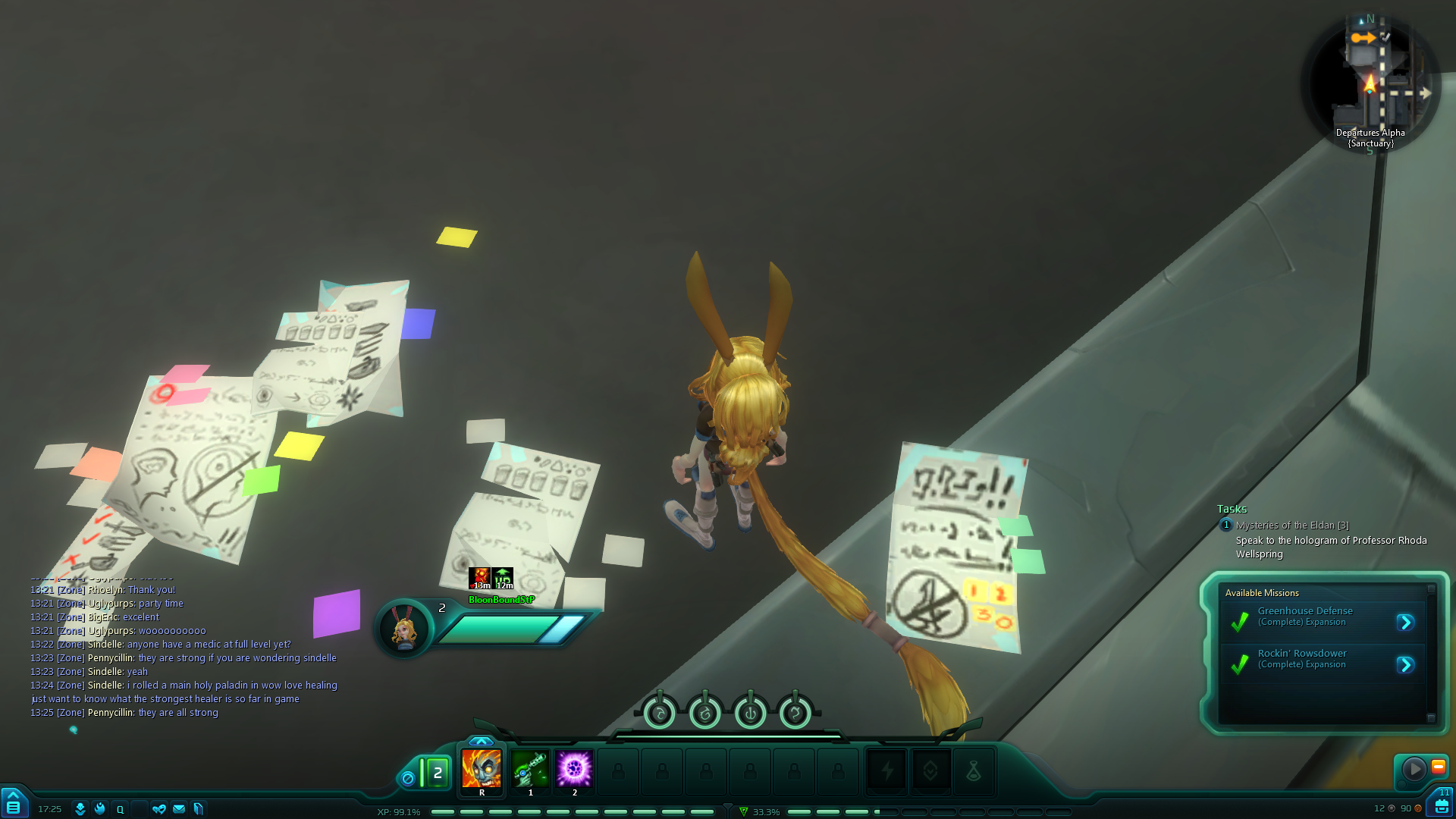The height and width of the screenshot is (819, 1456).
Task: Select the Mysteries of the Eldan task
Action: click(x=1291, y=525)
